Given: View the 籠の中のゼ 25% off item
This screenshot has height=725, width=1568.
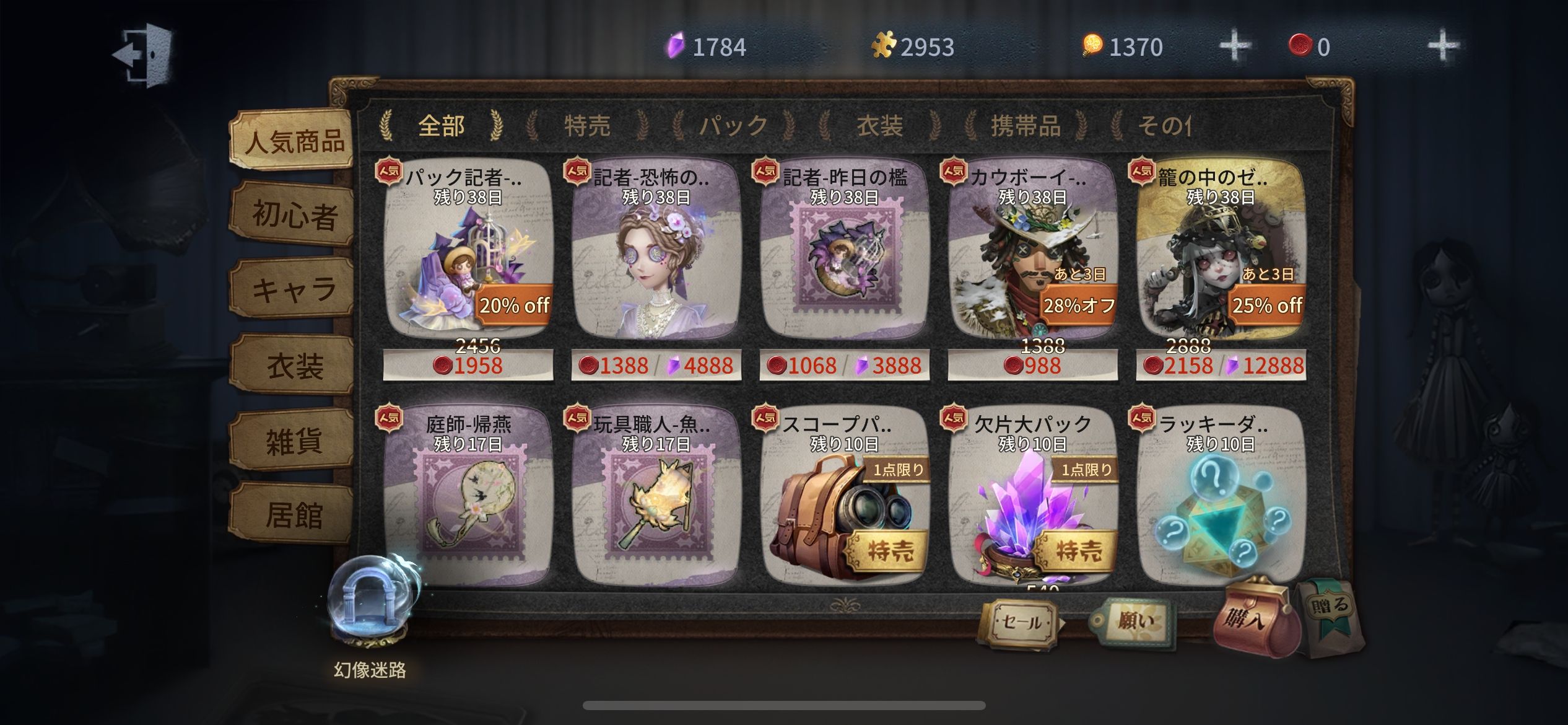Looking at the screenshot, I should click(1221, 260).
